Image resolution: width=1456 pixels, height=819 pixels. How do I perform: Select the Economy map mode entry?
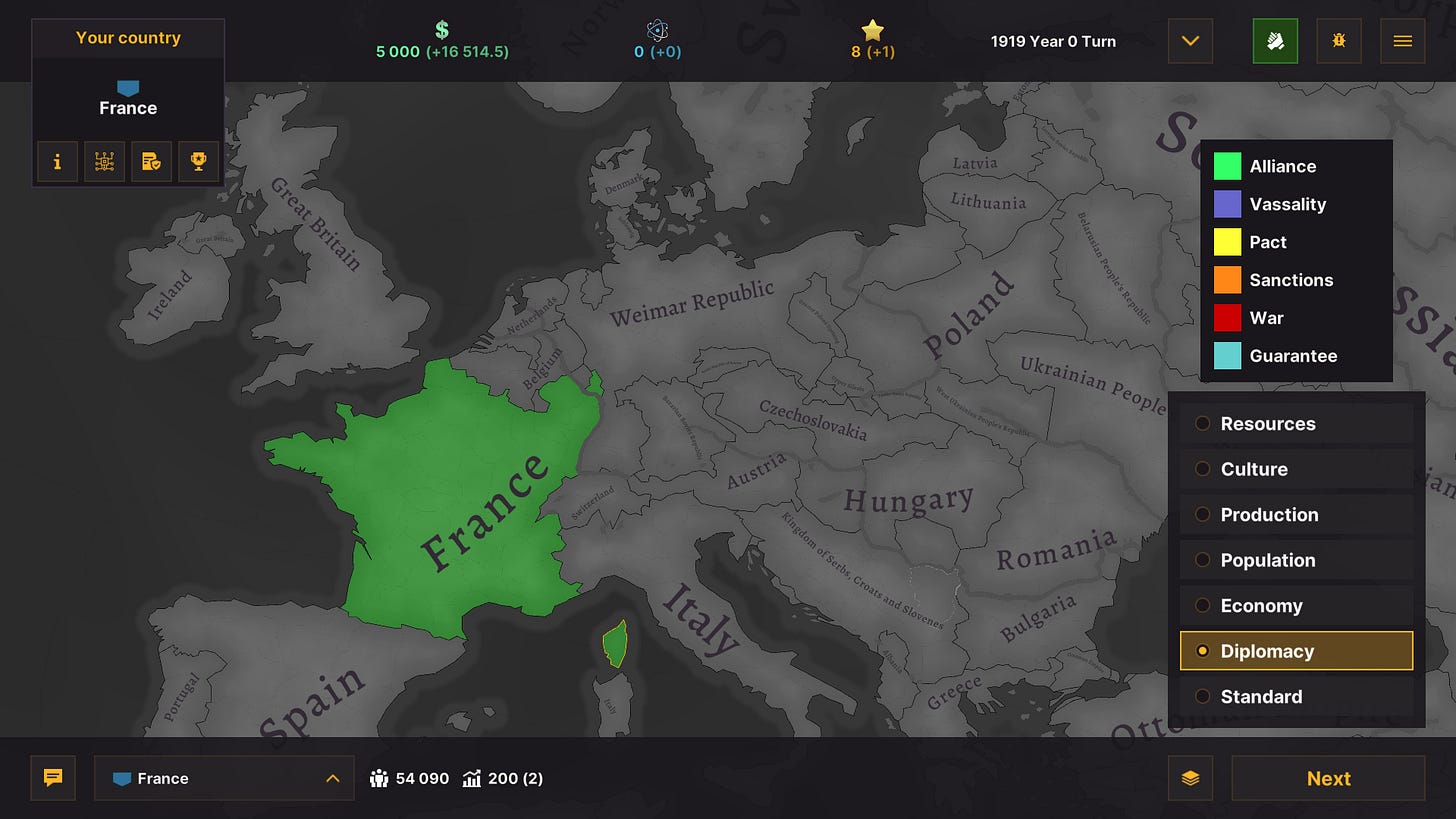(1262, 605)
